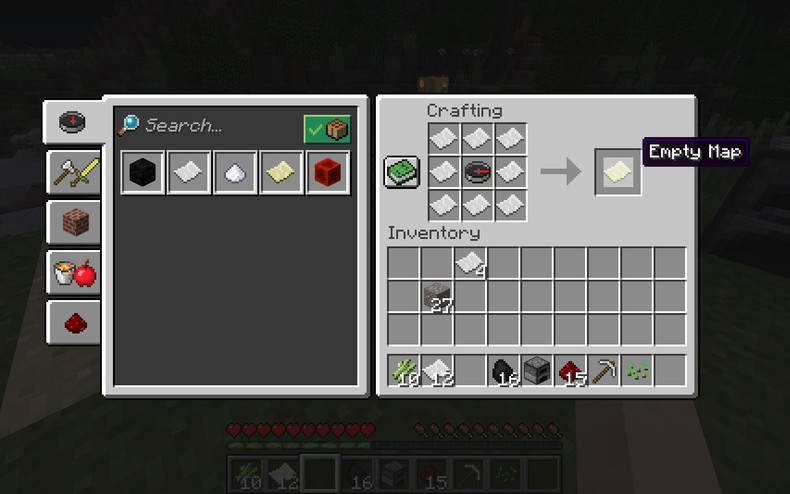This screenshot has height=494, width=790.
Task: Toggle the show-craftable-only filter button
Action: [327, 129]
